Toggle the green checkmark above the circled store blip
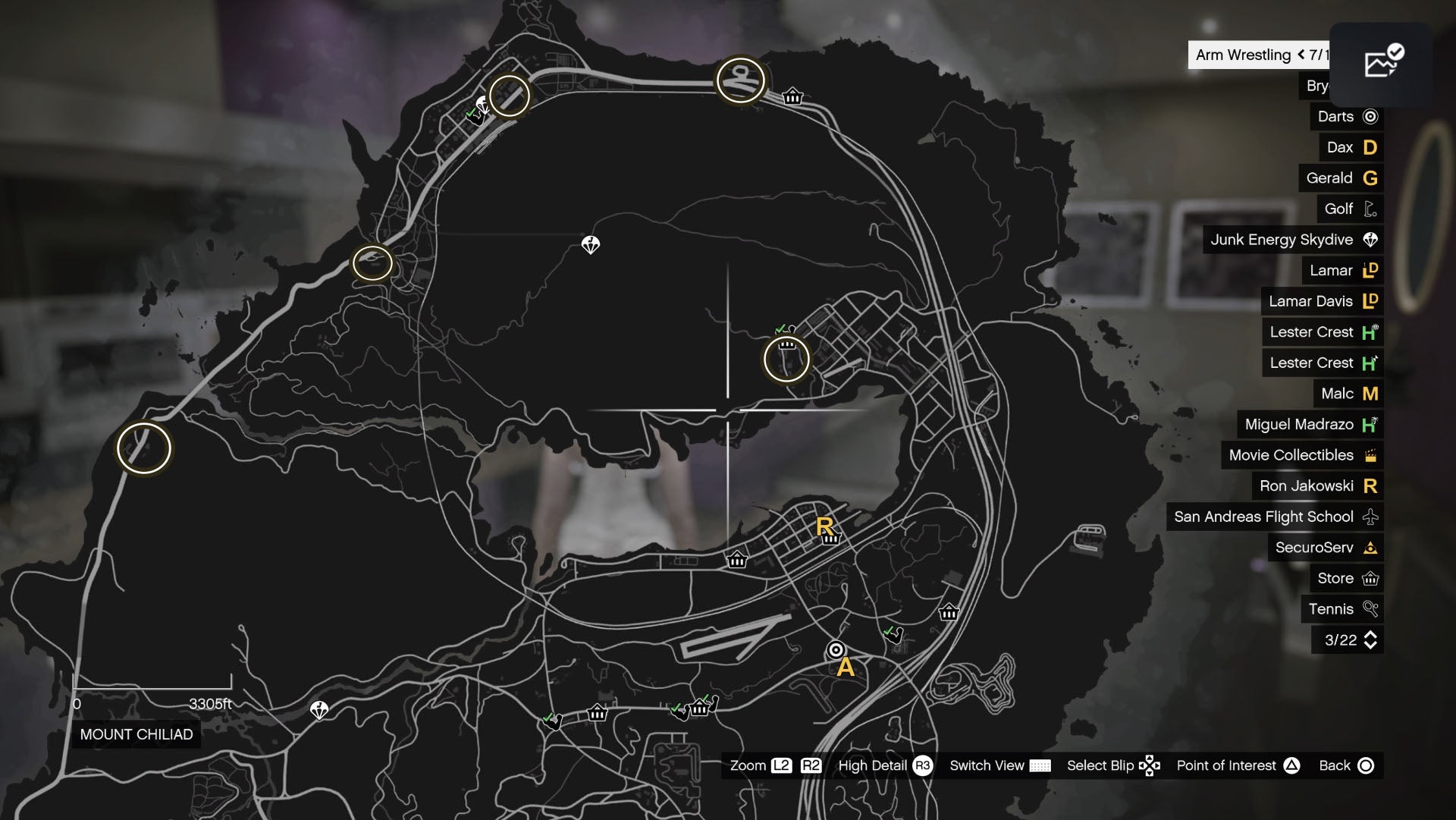1456x820 pixels. click(x=780, y=328)
